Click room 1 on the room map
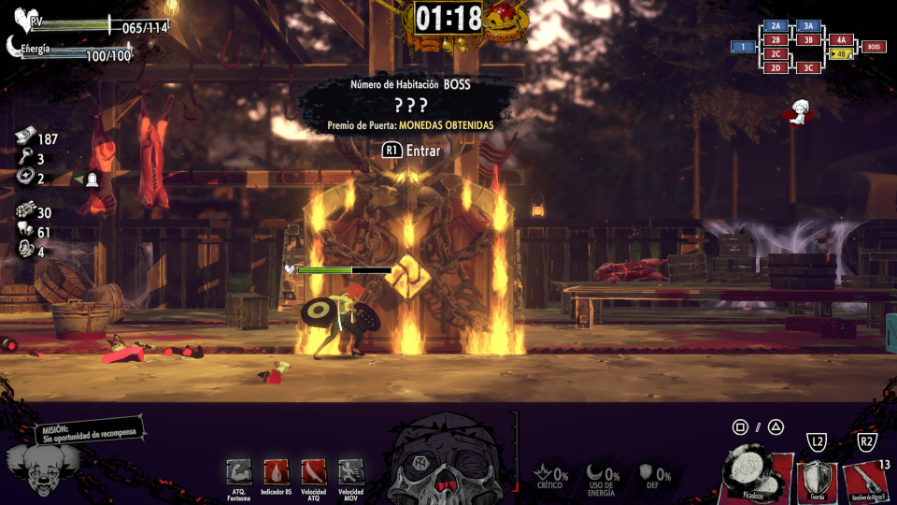This screenshot has height=505, width=897. [743, 47]
